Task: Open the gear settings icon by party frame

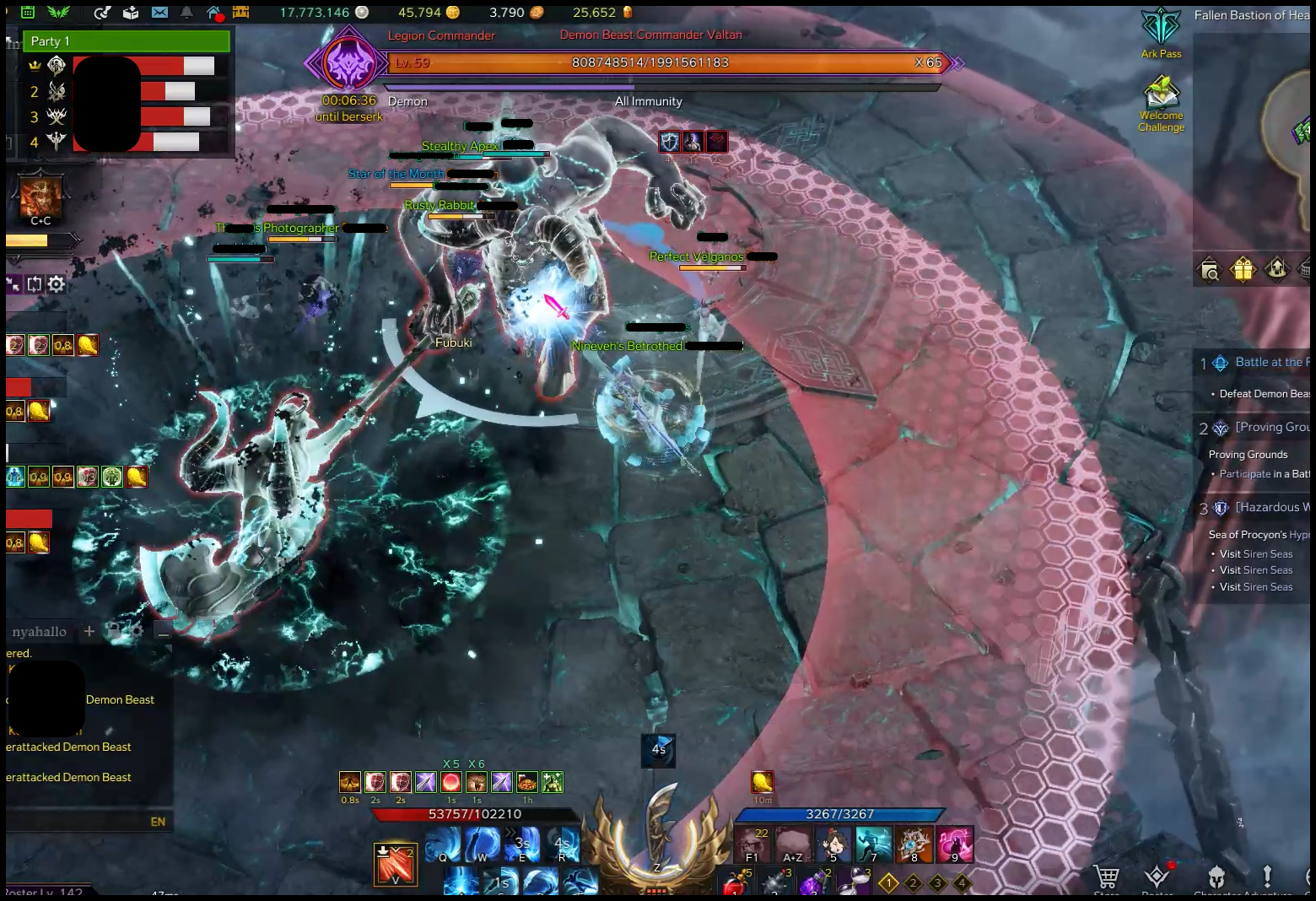Action: point(57,284)
